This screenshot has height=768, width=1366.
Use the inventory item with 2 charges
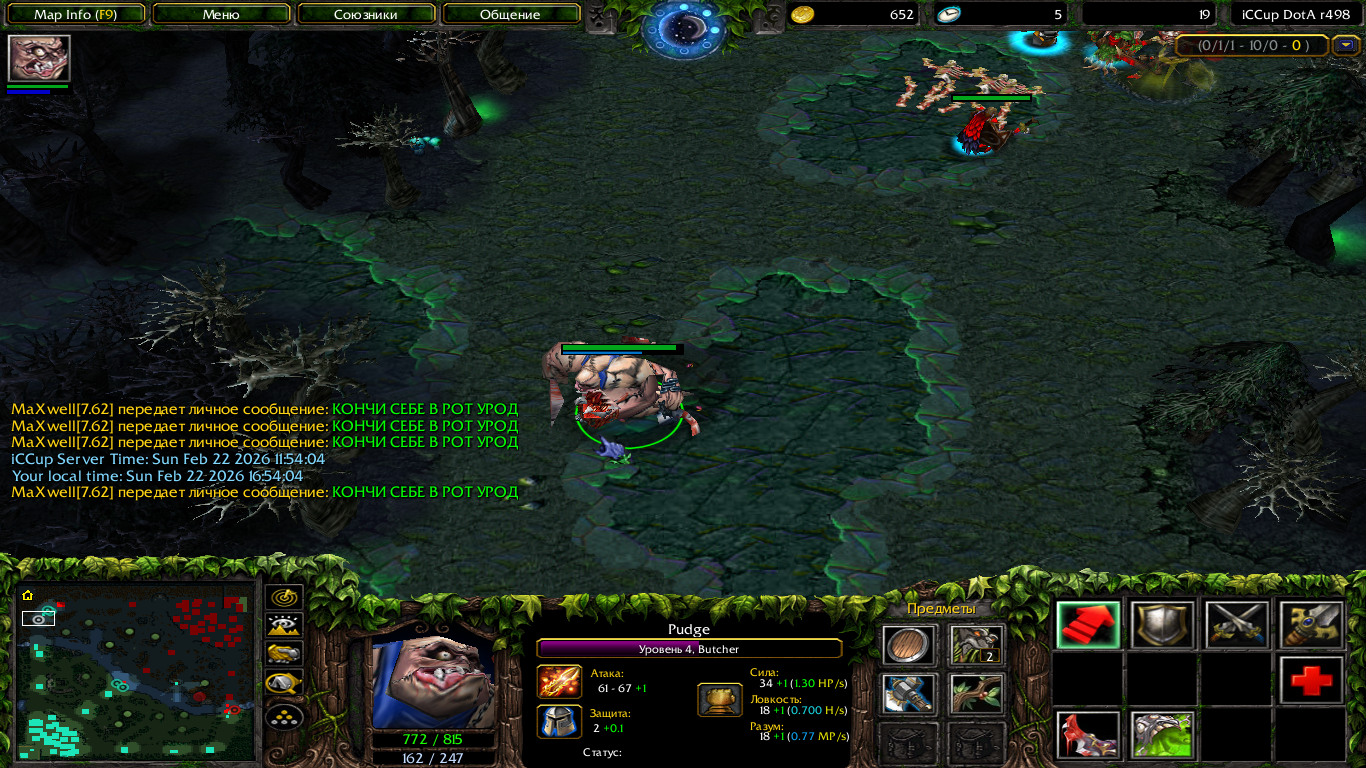click(x=976, y=645)
